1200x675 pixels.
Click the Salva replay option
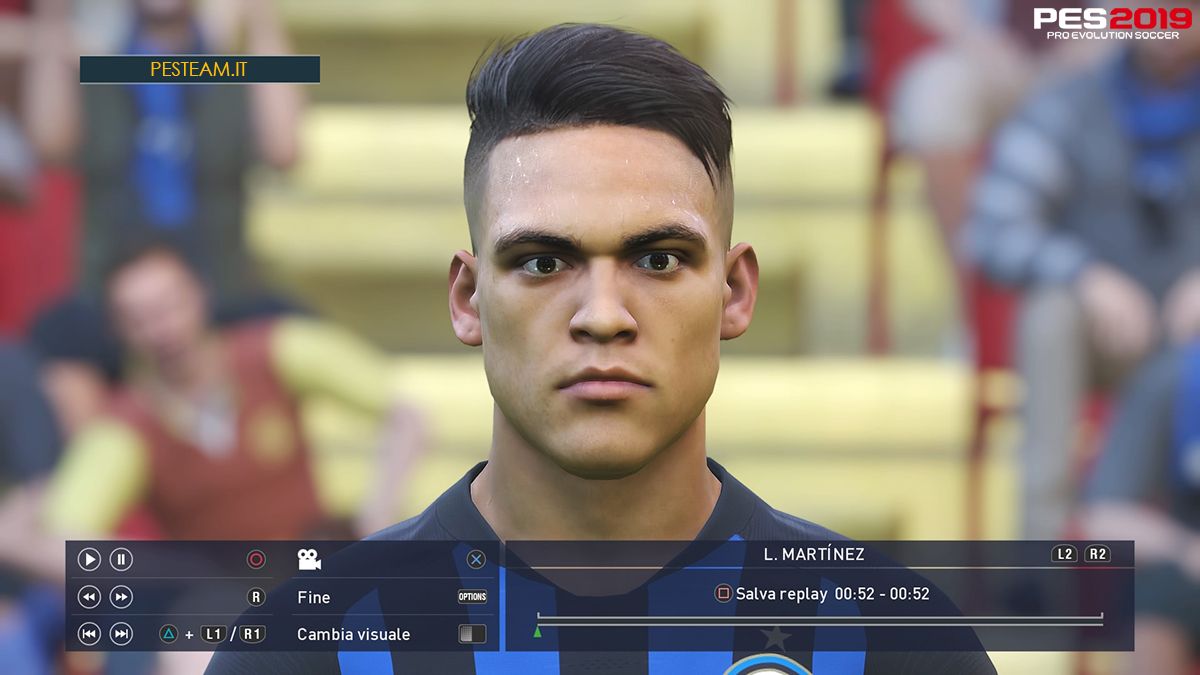(x=780, y=594)
